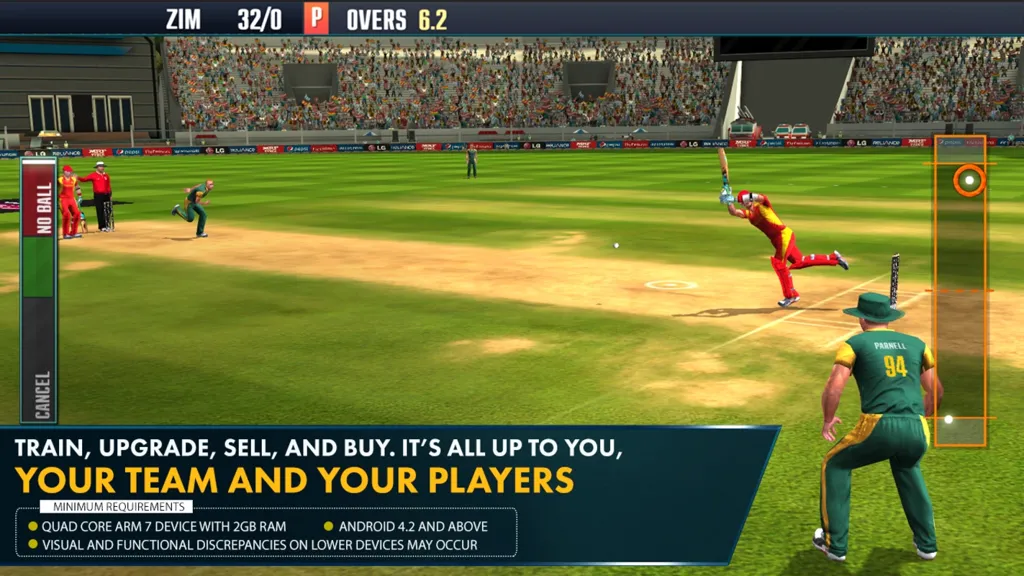
Task: Pause the match with the orange P button
Action: 317,19
